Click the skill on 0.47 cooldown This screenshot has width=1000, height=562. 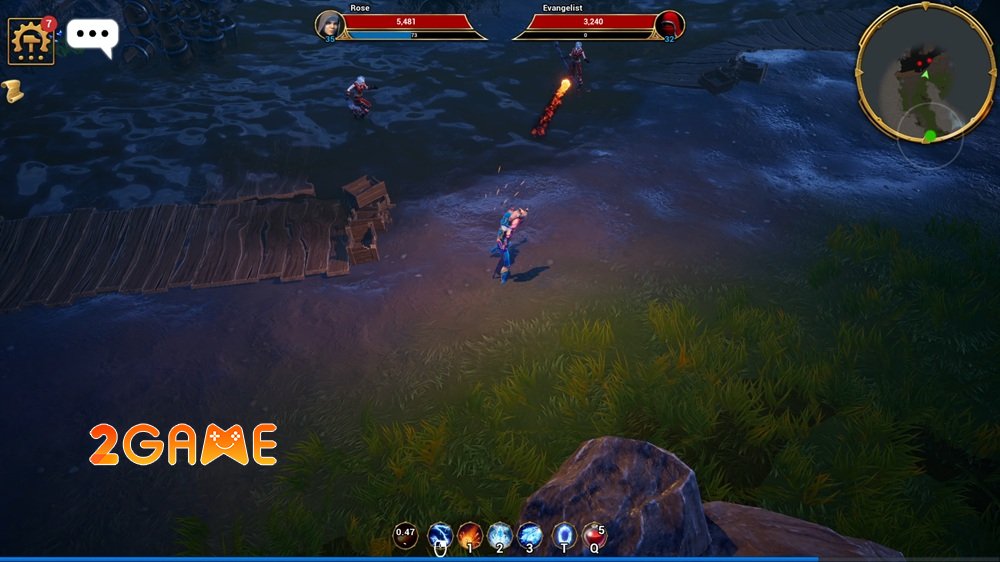405,535
